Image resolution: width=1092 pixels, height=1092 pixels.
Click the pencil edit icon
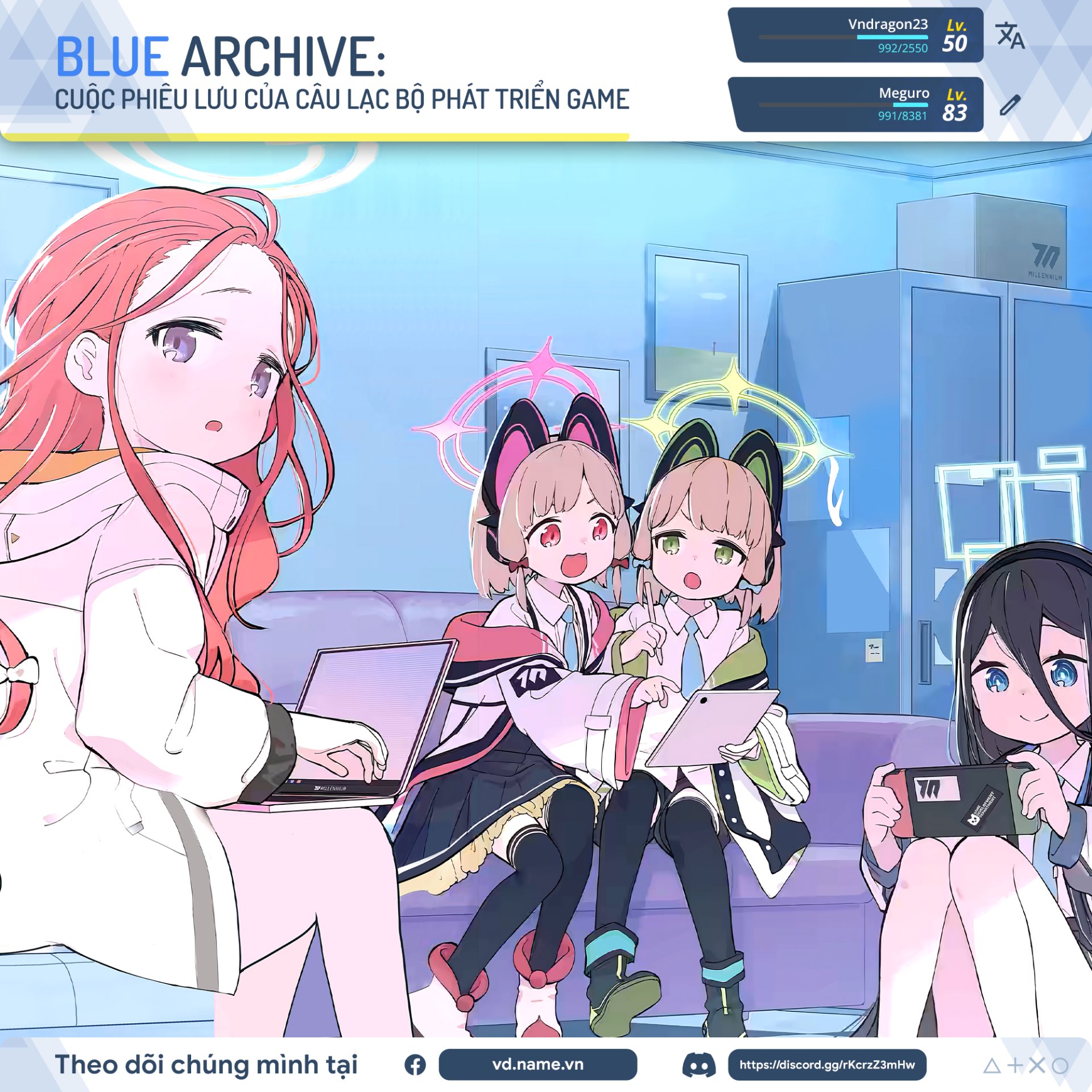tap(1010, 105)
